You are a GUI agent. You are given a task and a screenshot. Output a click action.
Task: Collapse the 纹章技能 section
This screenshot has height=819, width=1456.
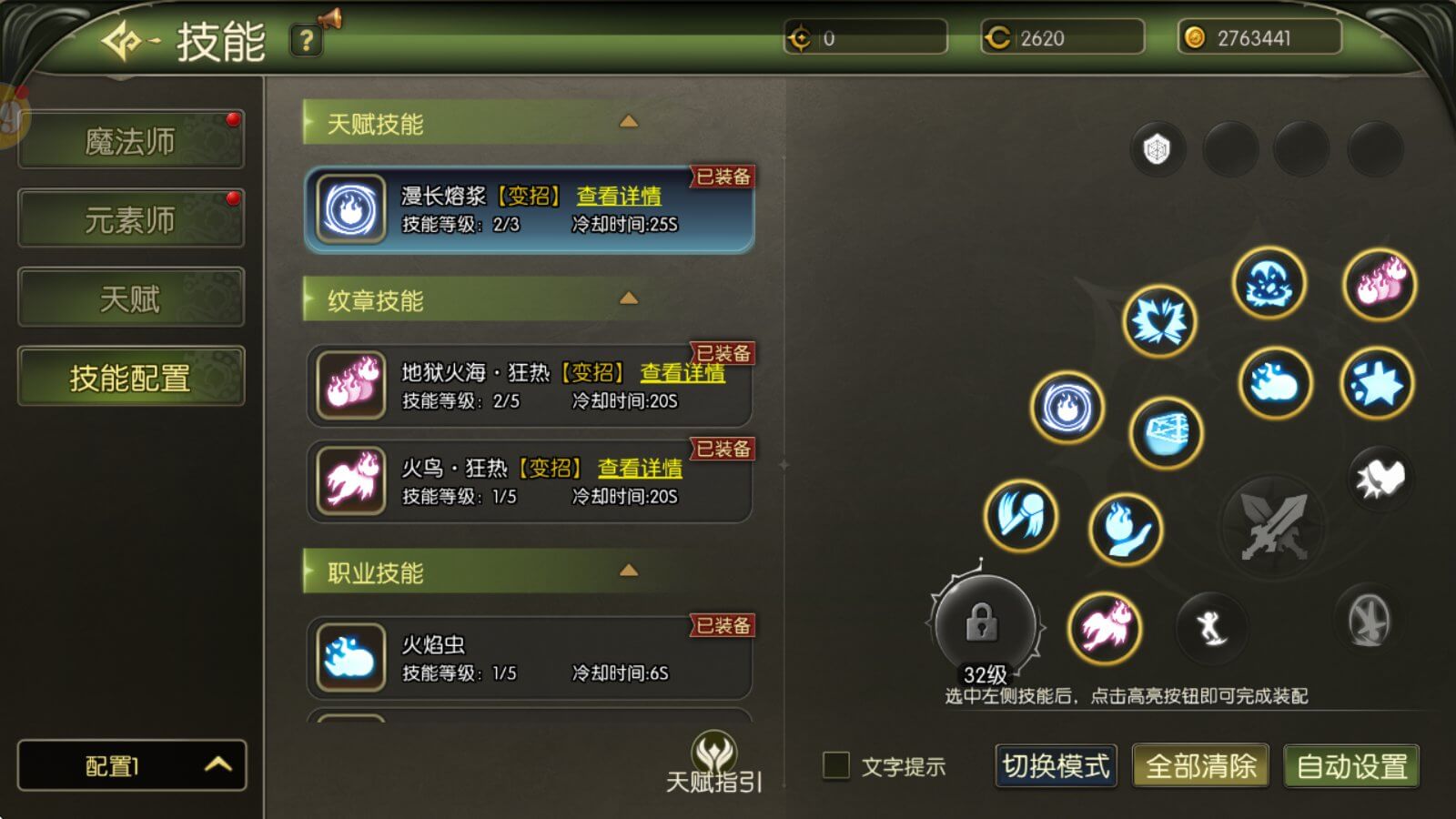(629, 298)
